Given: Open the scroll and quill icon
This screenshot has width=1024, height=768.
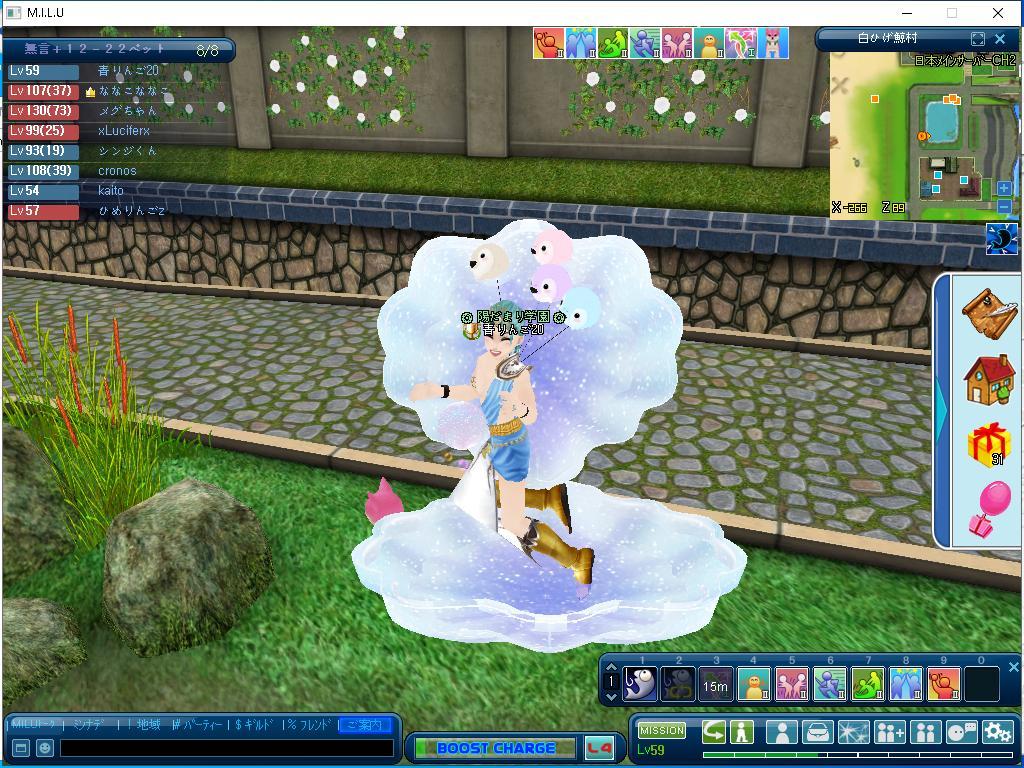Looking at the screenshot, I should point(989,313).
